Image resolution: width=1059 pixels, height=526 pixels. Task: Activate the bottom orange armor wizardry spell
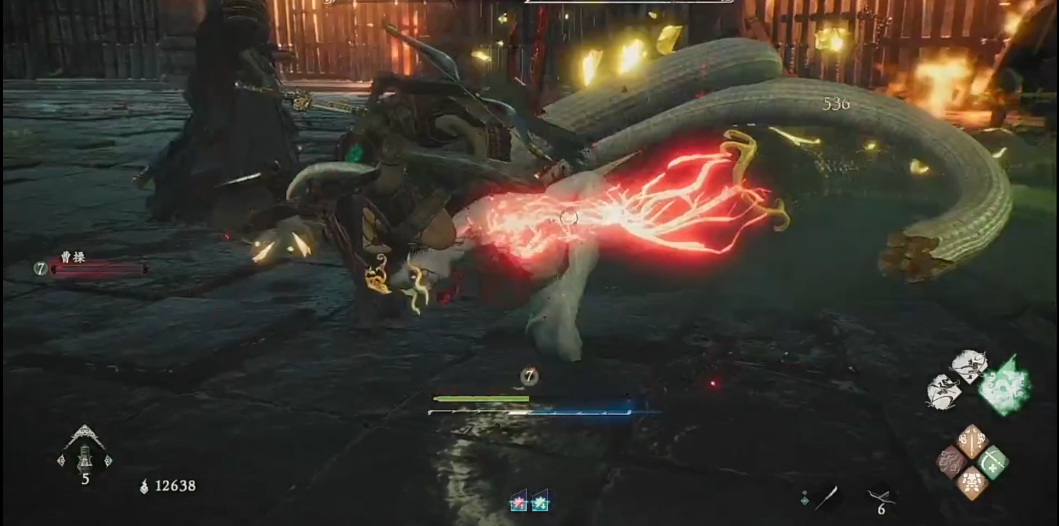tap(972, 482)
